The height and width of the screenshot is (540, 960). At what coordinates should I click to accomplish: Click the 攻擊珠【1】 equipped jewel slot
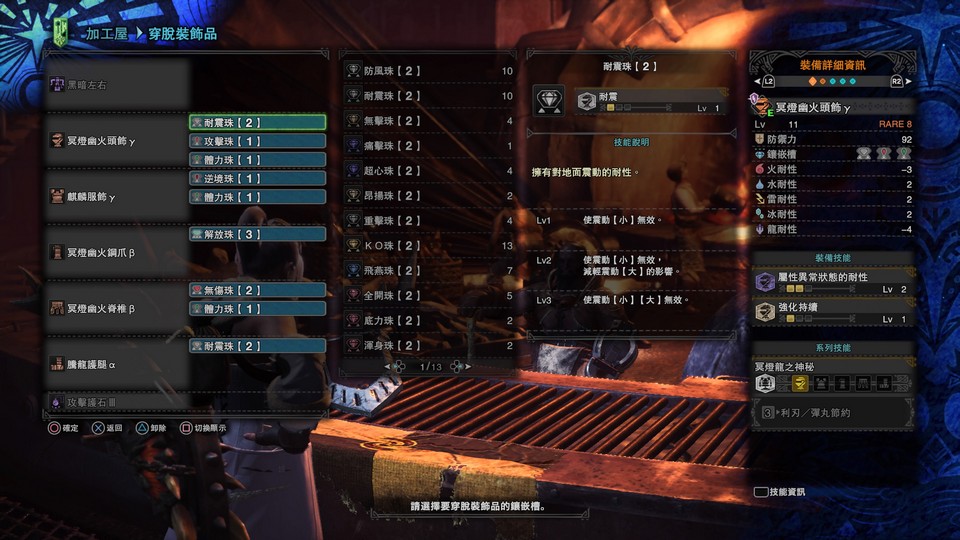coord(257,141)
